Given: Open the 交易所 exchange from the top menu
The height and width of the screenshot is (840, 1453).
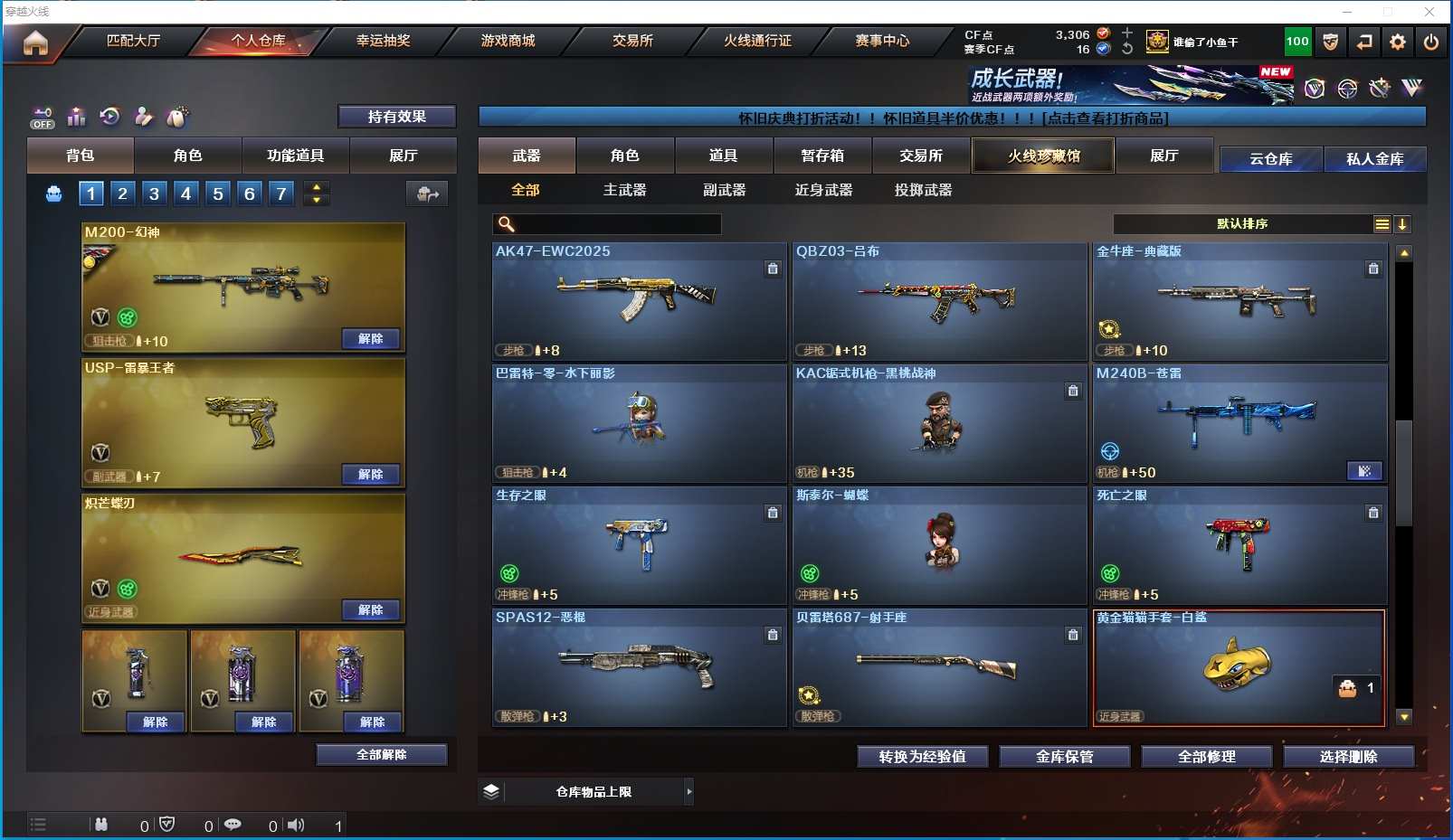Looking at the screenshot, I should coord(632,41).
